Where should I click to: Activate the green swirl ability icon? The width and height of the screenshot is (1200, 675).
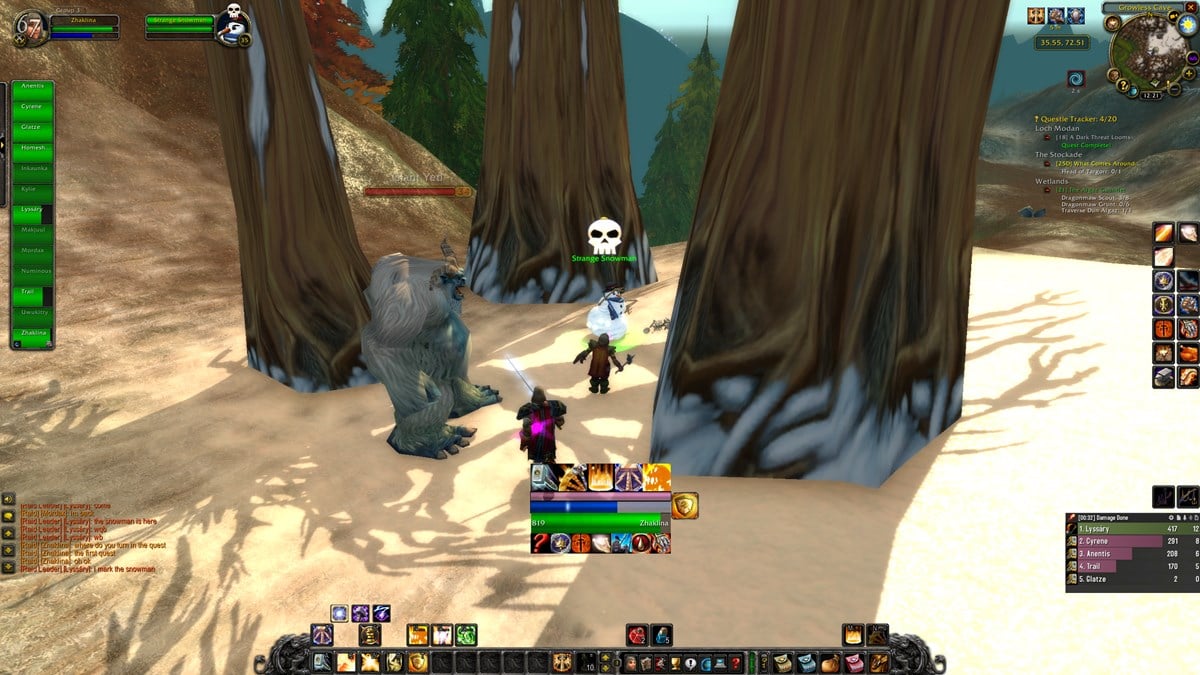pyautogui.click(x=466, y=635)
